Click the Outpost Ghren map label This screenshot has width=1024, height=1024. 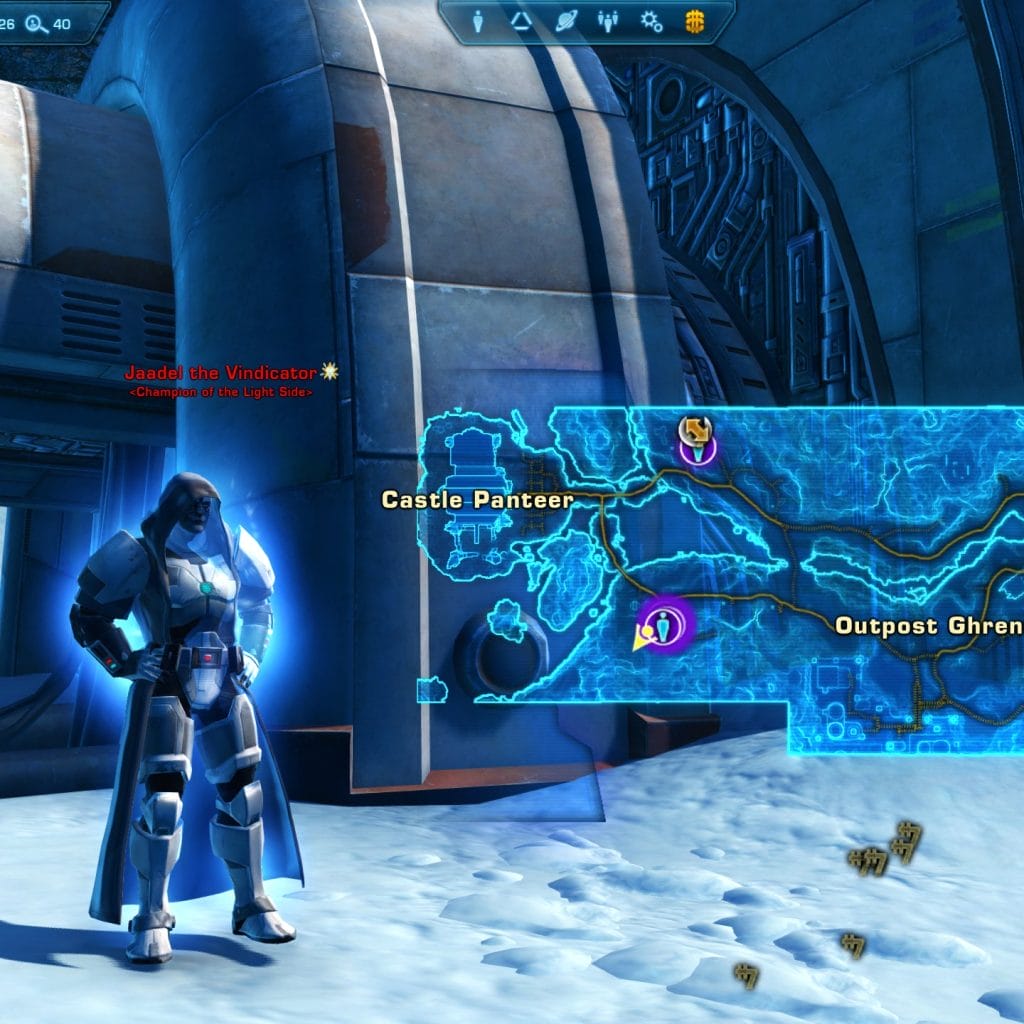point(928,626)
